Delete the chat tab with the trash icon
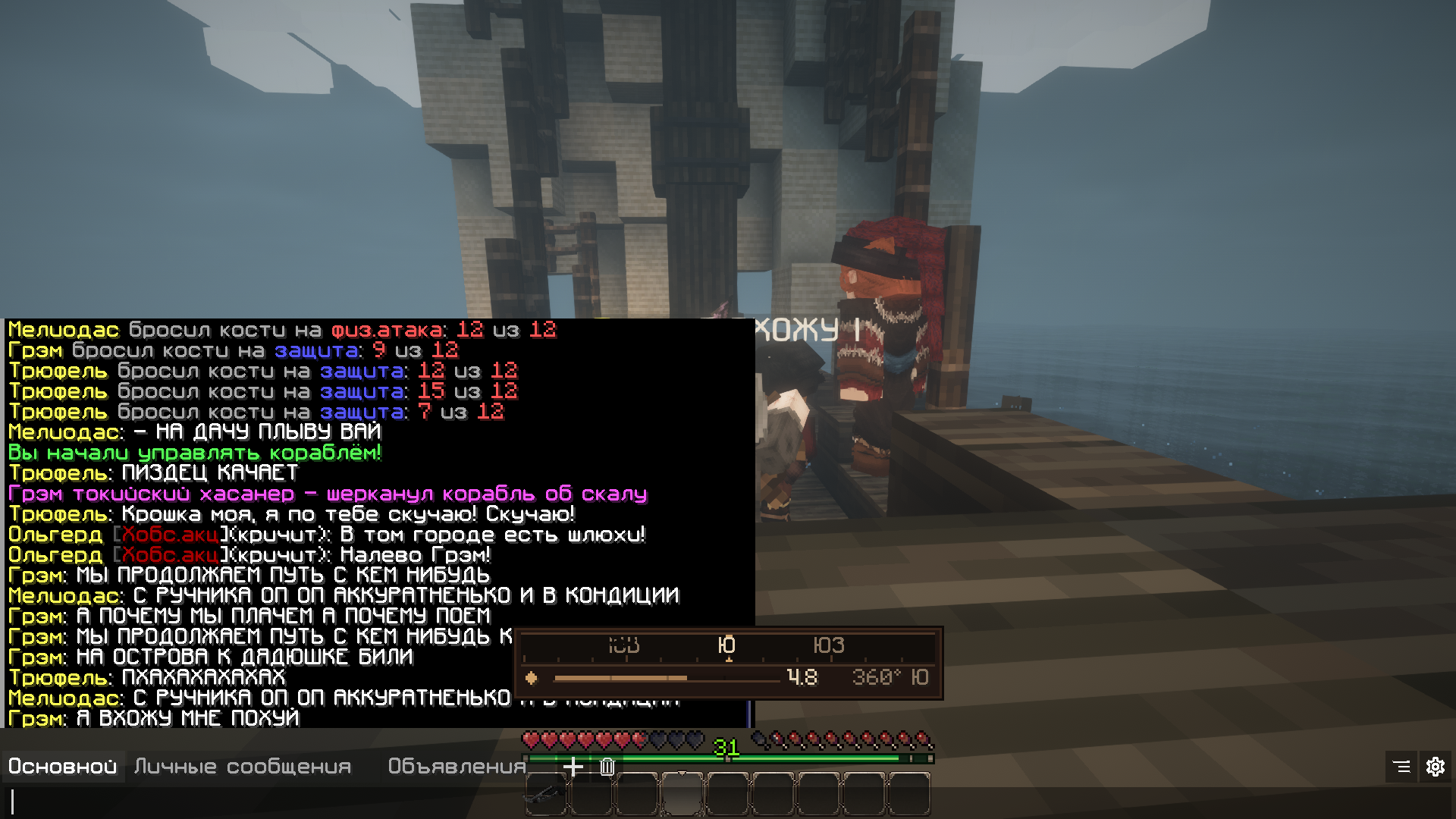 click(607, 767)
